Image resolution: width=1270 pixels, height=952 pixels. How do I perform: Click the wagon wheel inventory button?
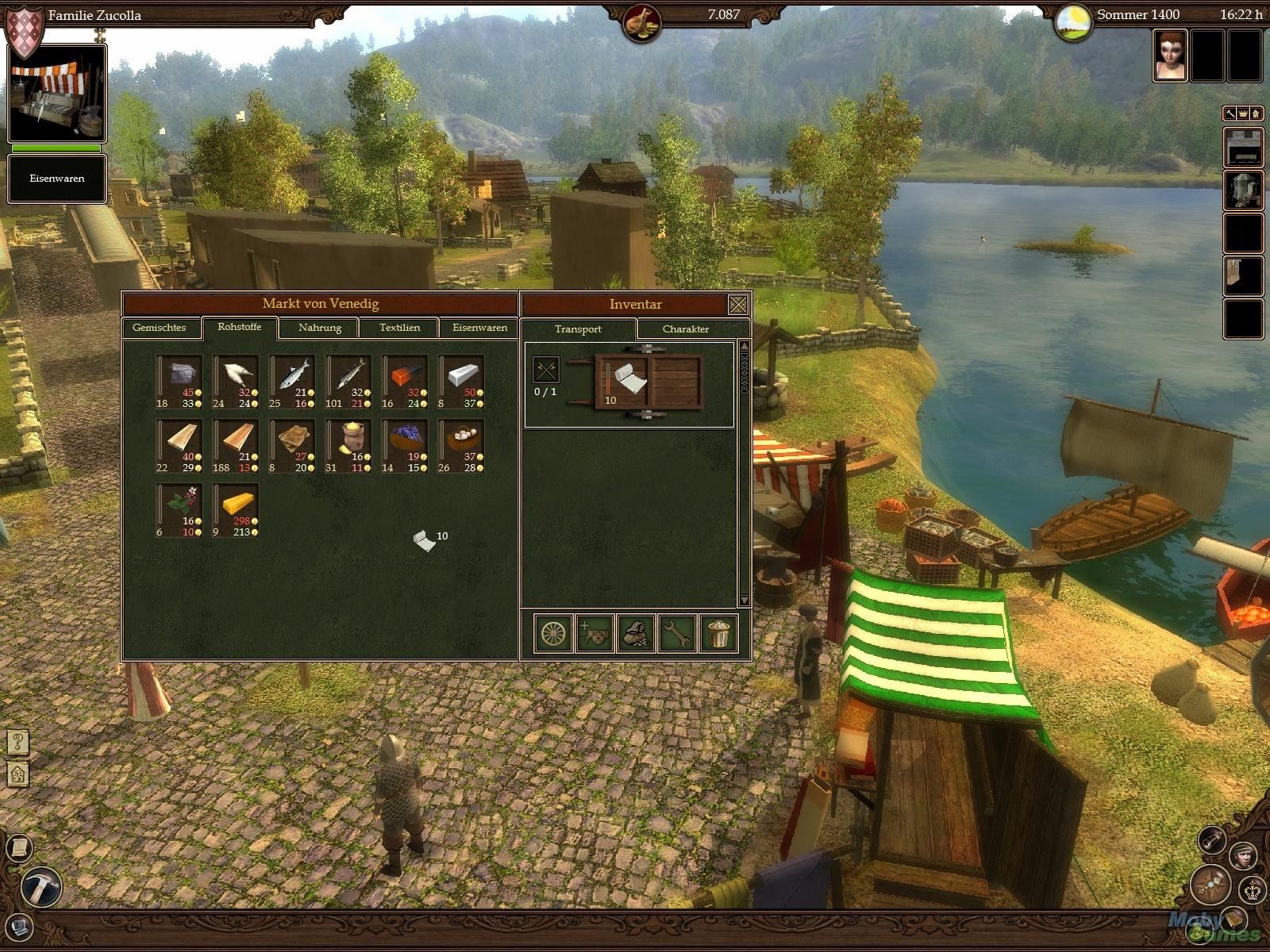click(554, 634)
